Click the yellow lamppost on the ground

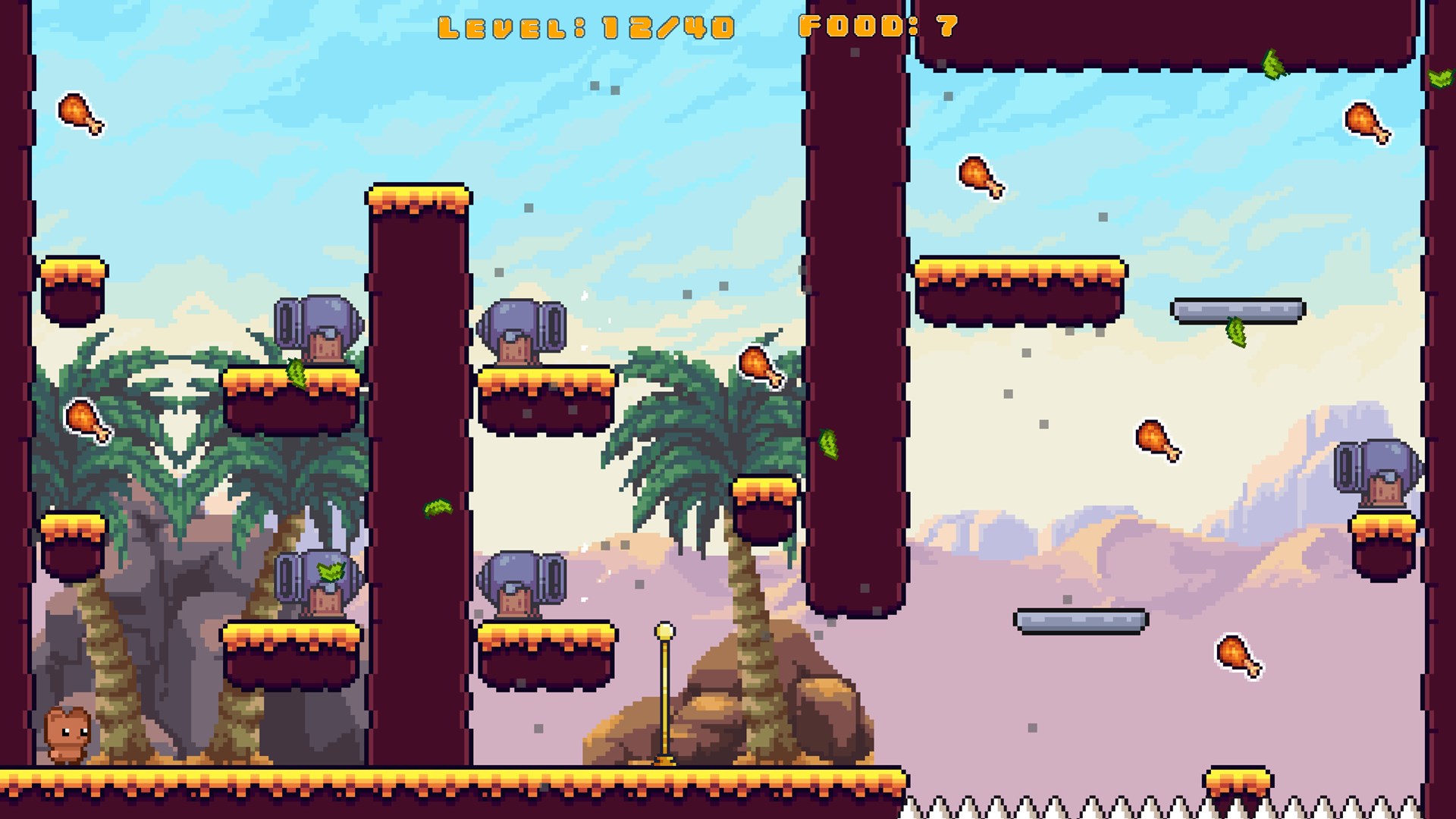coord(663,698)
